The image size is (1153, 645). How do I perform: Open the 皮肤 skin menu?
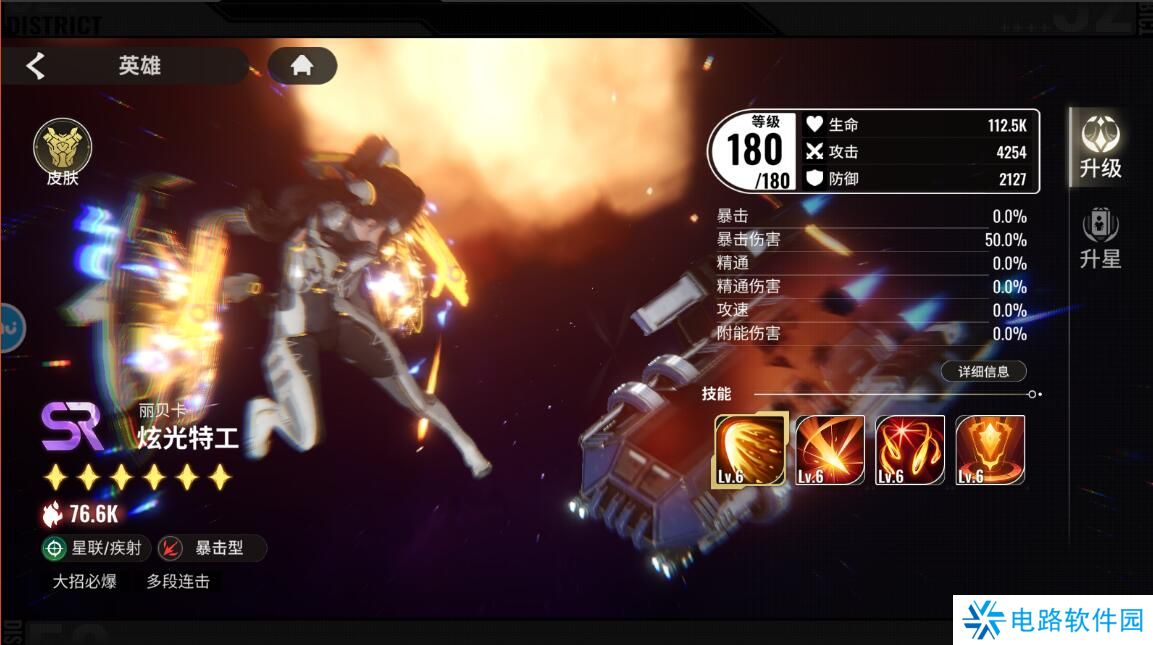pyautogui.click(x=62, y=153)
